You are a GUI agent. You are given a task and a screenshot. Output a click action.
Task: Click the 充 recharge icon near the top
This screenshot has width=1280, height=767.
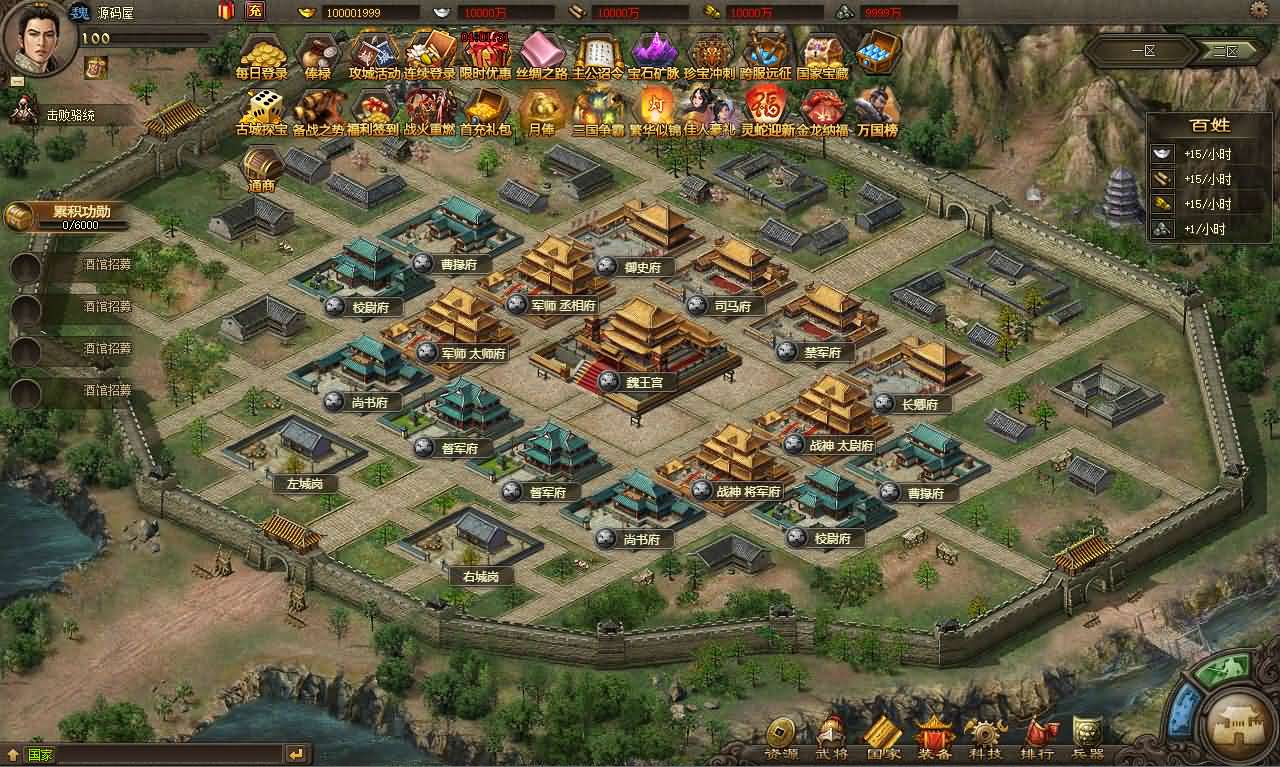coord(253,10)
